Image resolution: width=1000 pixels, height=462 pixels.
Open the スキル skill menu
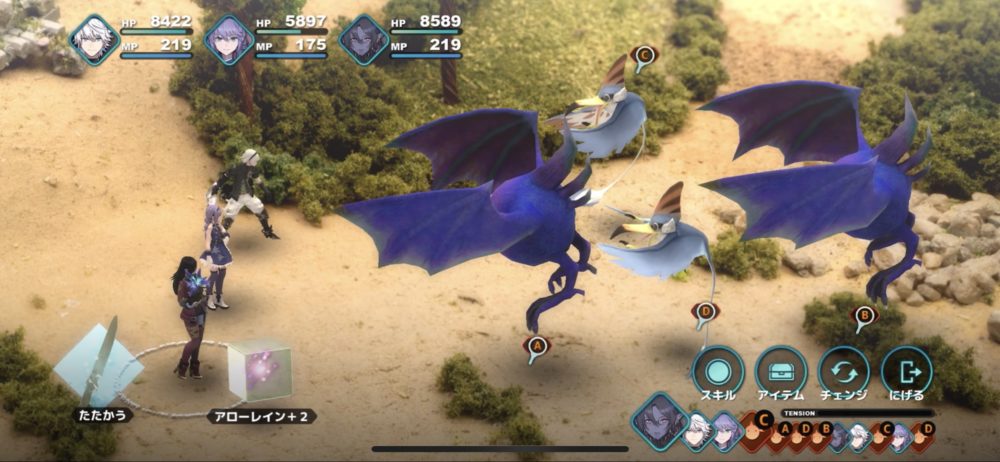coord(718,372)
